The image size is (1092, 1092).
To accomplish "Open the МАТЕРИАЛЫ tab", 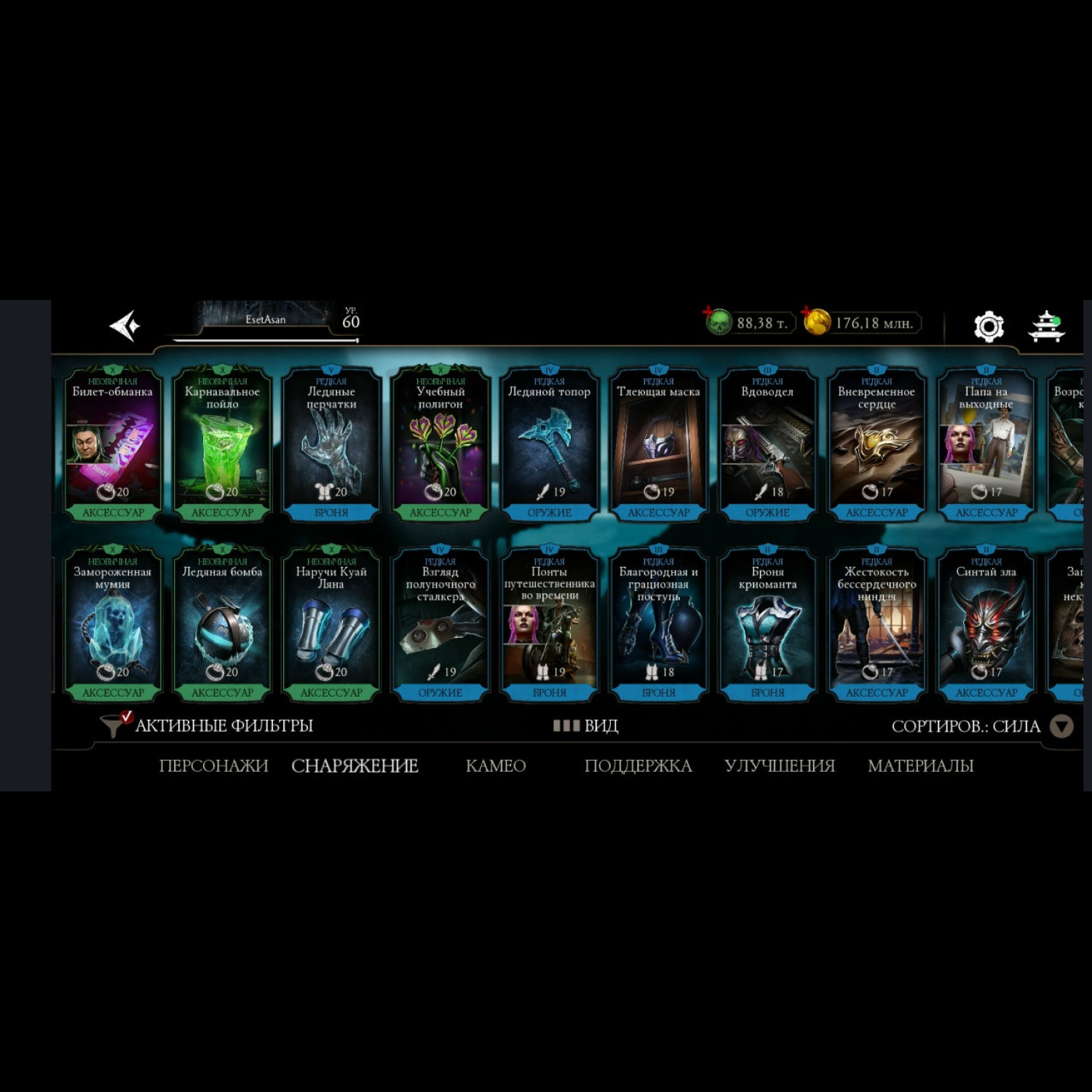I will click(920, 766).
